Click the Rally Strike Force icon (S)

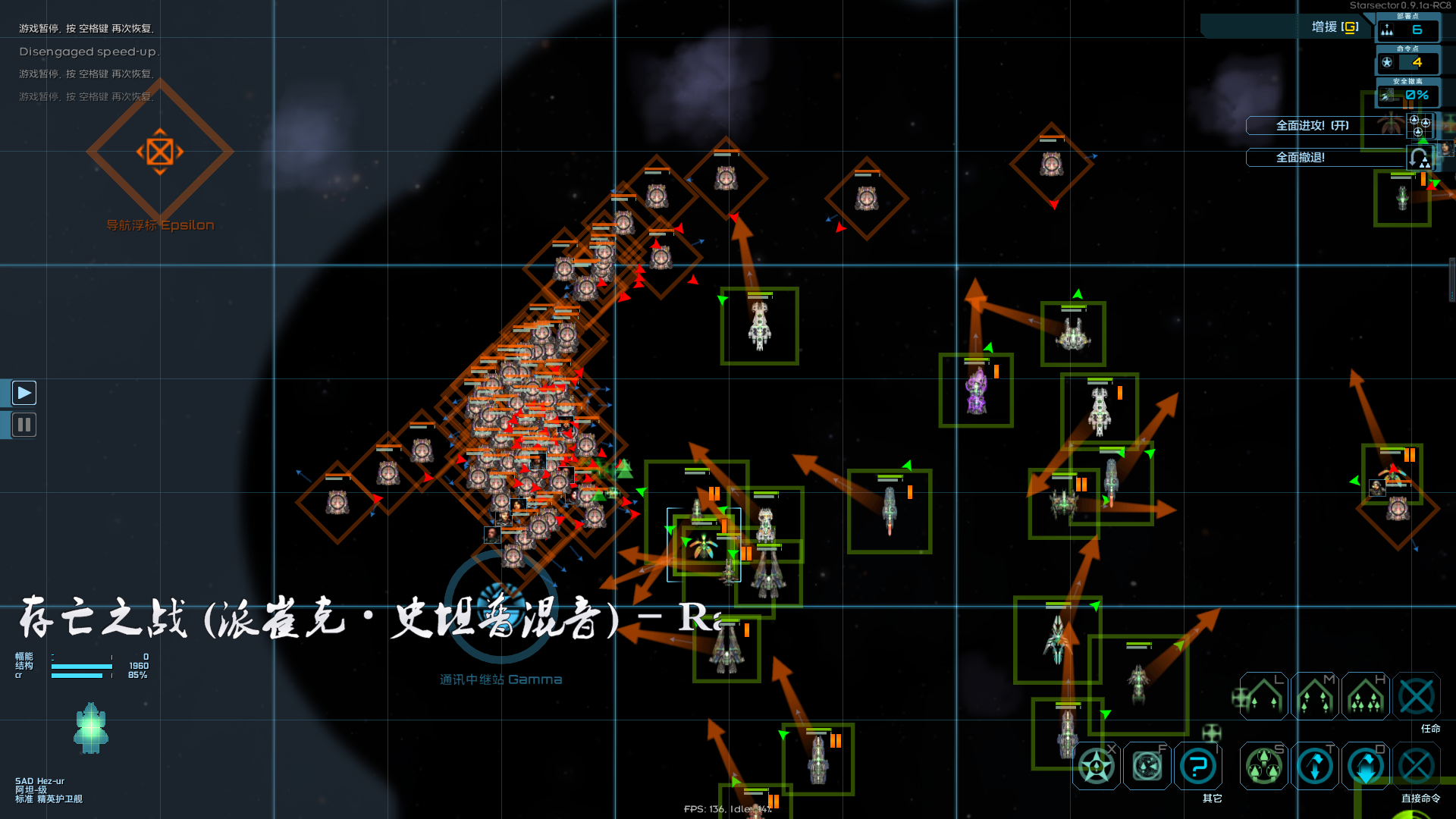click(x=1263, y=766)
